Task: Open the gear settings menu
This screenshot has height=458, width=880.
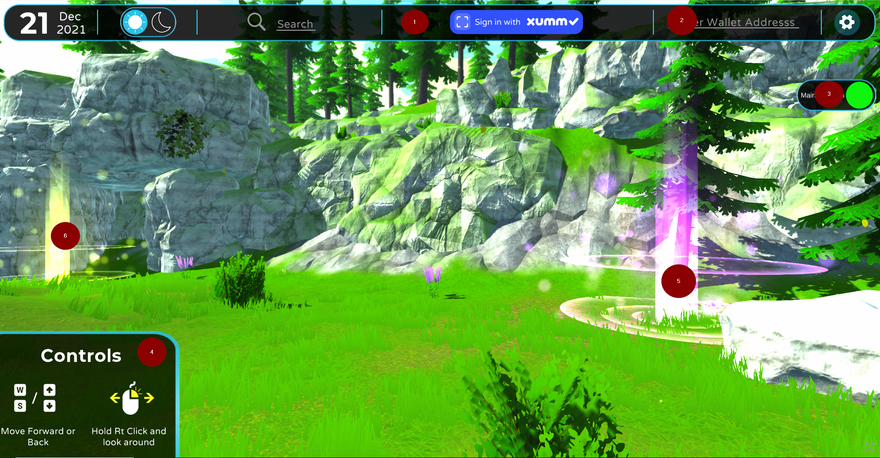Action: coord(847,22)
